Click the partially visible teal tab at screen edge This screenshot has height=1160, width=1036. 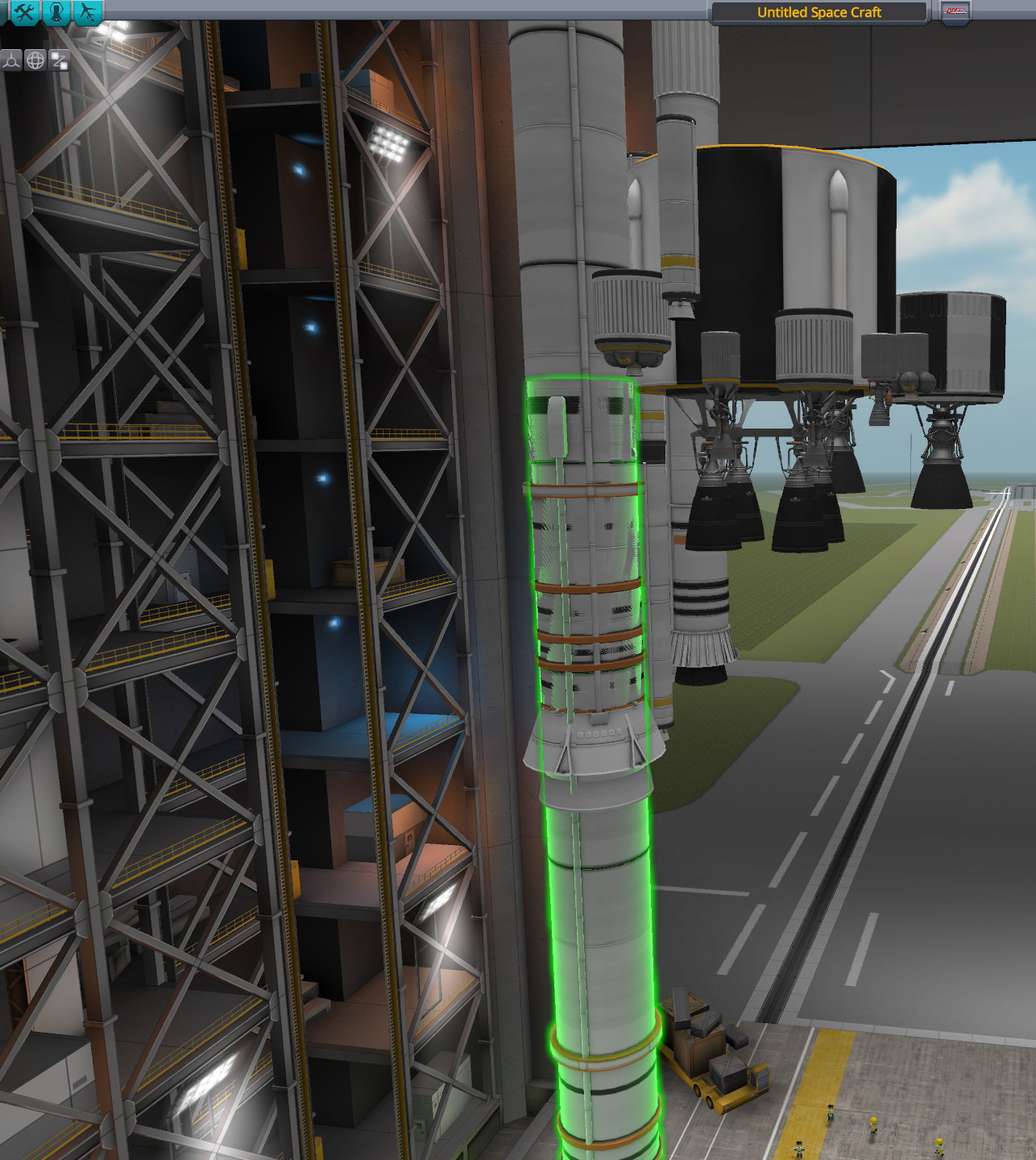(2, 11)
